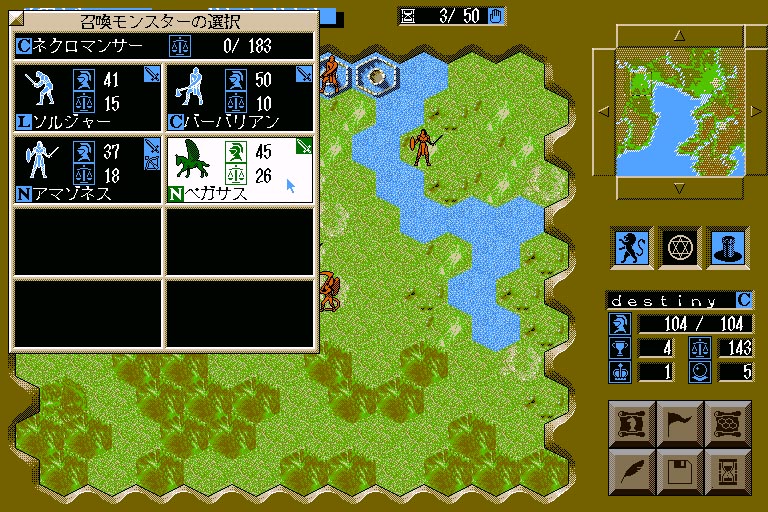Click the feather quill button
Image resolution: width=768 pixels, height=512 pixels.
click(x=632, y=468)
